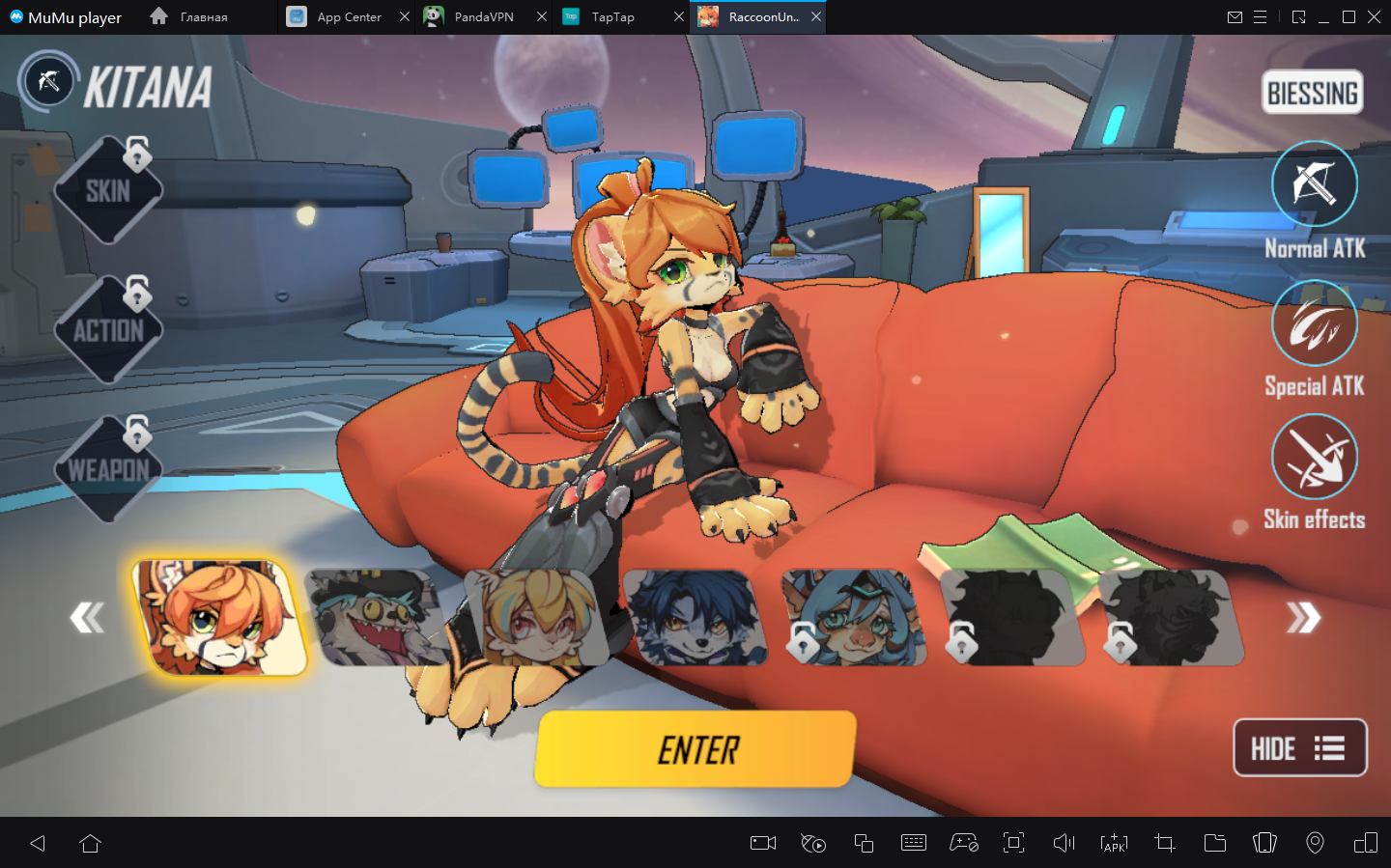
Task: Select the locked teal-haired character portrait
Action: point(854,618)
